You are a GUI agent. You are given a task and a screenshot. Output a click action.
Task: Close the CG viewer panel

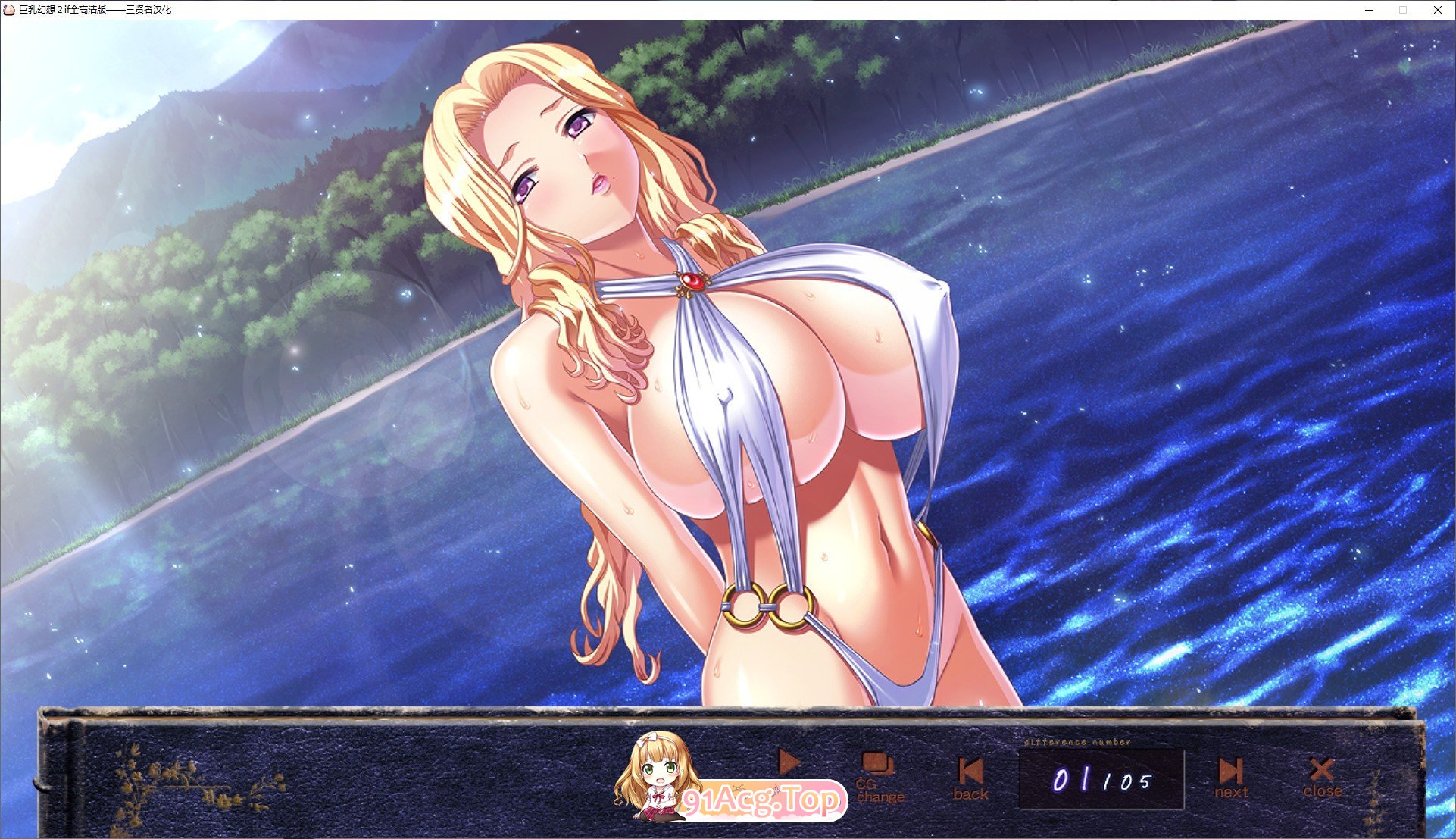coord(1322,778)
